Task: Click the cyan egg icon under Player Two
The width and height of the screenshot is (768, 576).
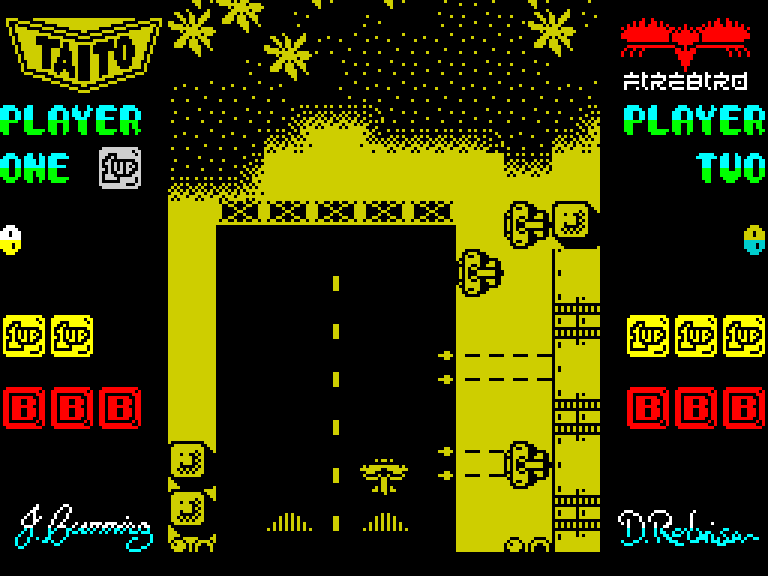Action: 754,240
